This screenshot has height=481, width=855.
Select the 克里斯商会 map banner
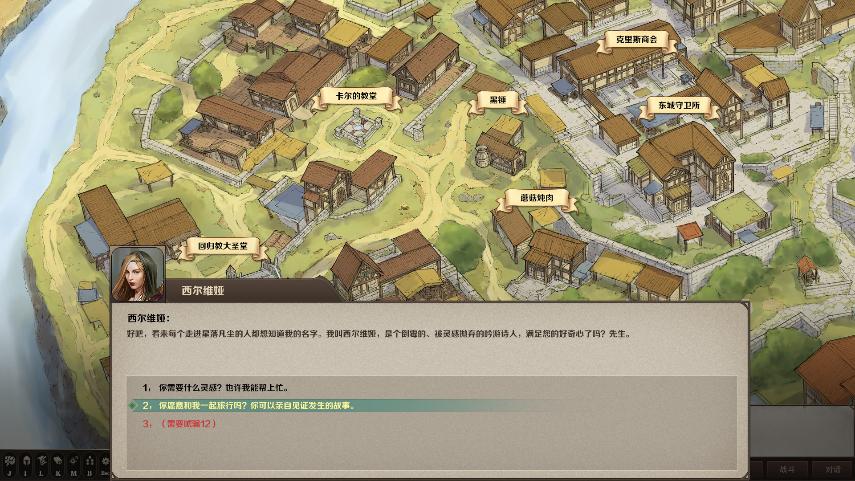(636, 41)
